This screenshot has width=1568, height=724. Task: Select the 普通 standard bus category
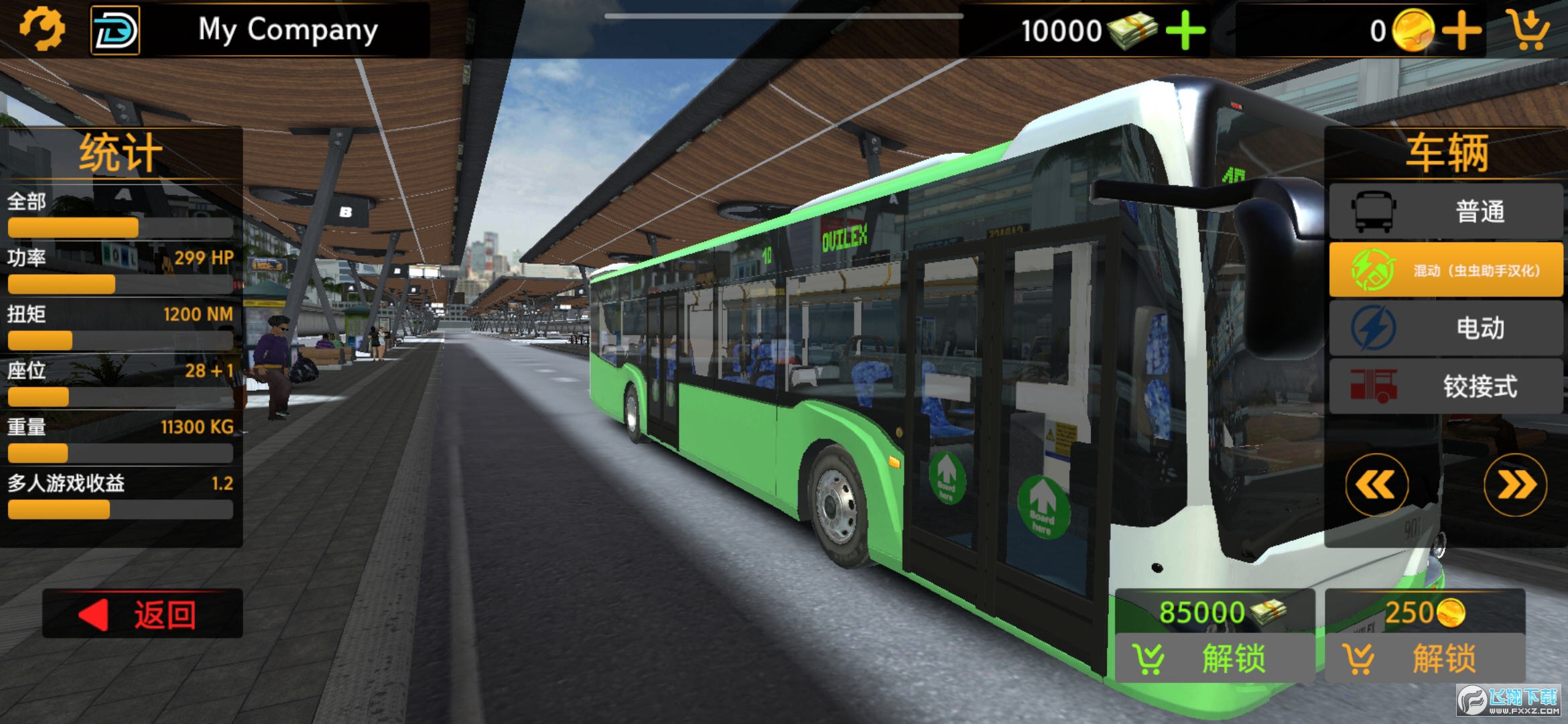(x=1446, y=212)
